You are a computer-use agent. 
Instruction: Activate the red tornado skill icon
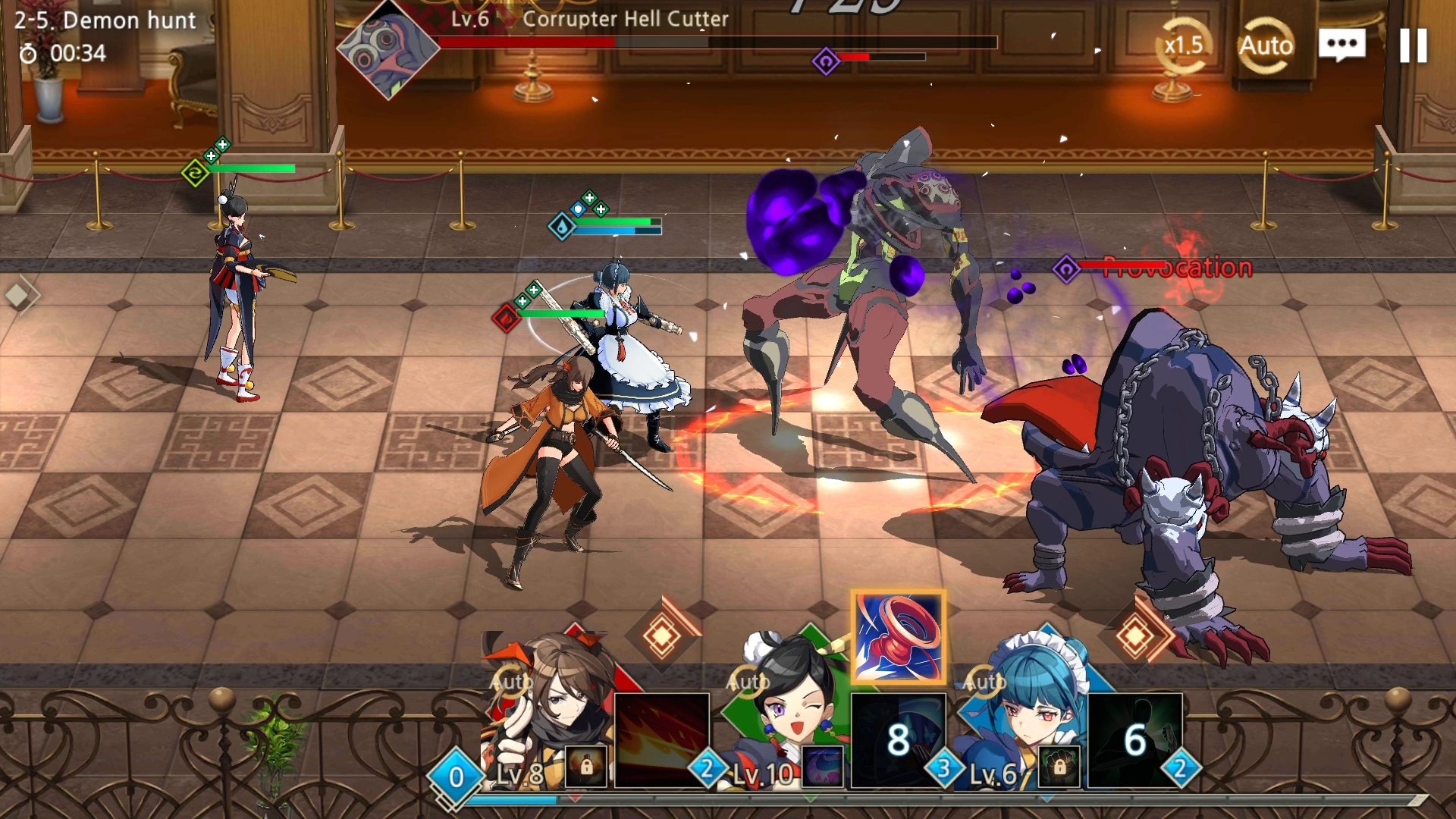(x=899, y=638)
